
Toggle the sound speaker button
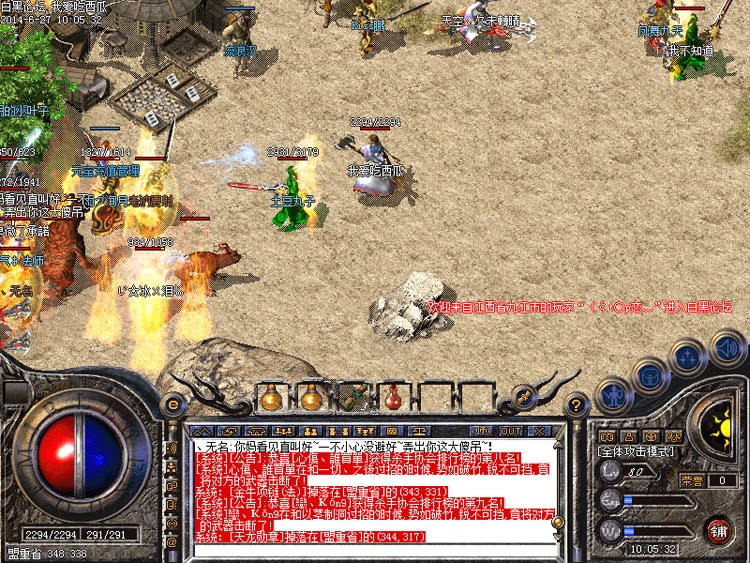pos(727,346)
